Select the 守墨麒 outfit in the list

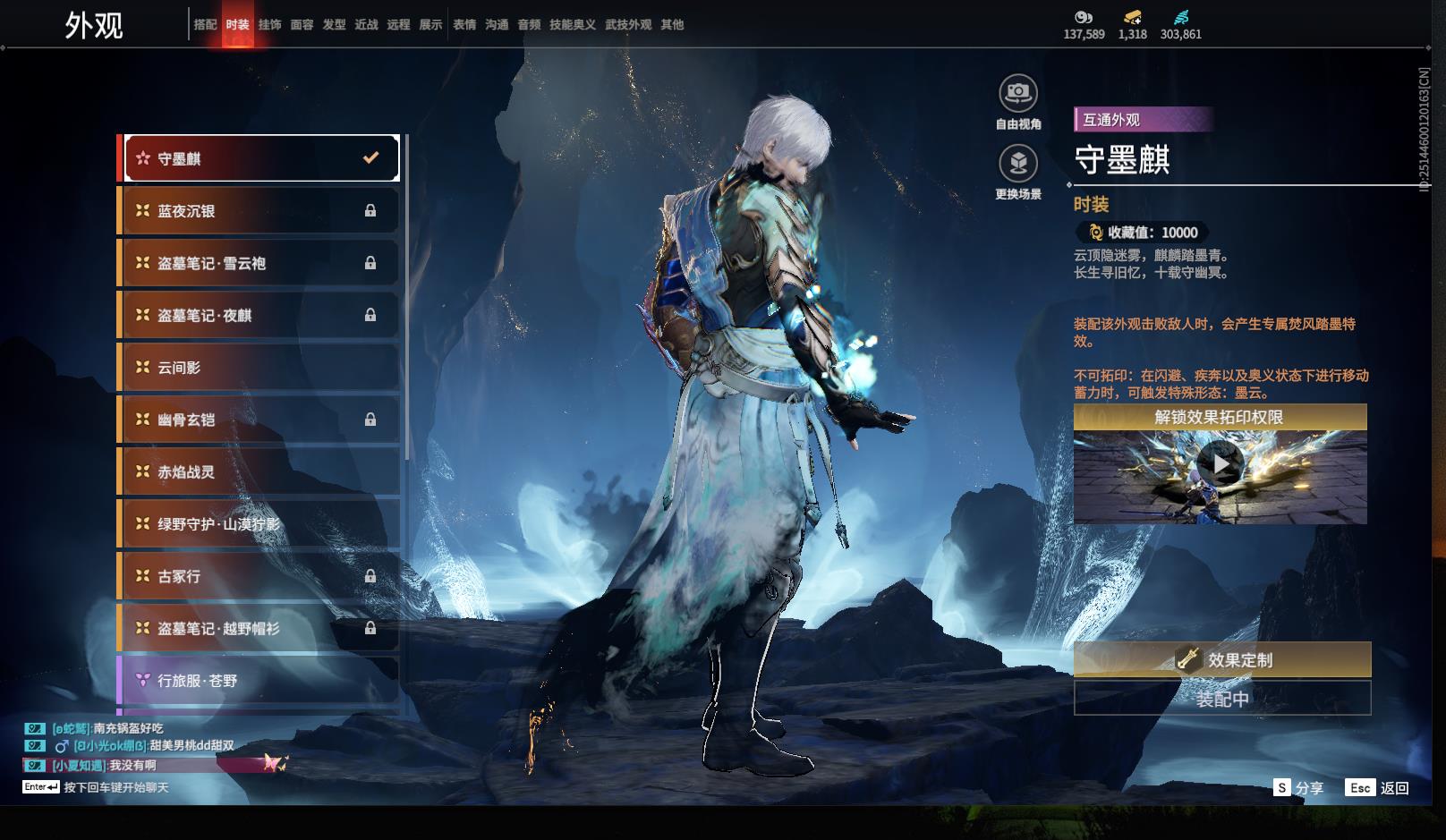[259, 158]
